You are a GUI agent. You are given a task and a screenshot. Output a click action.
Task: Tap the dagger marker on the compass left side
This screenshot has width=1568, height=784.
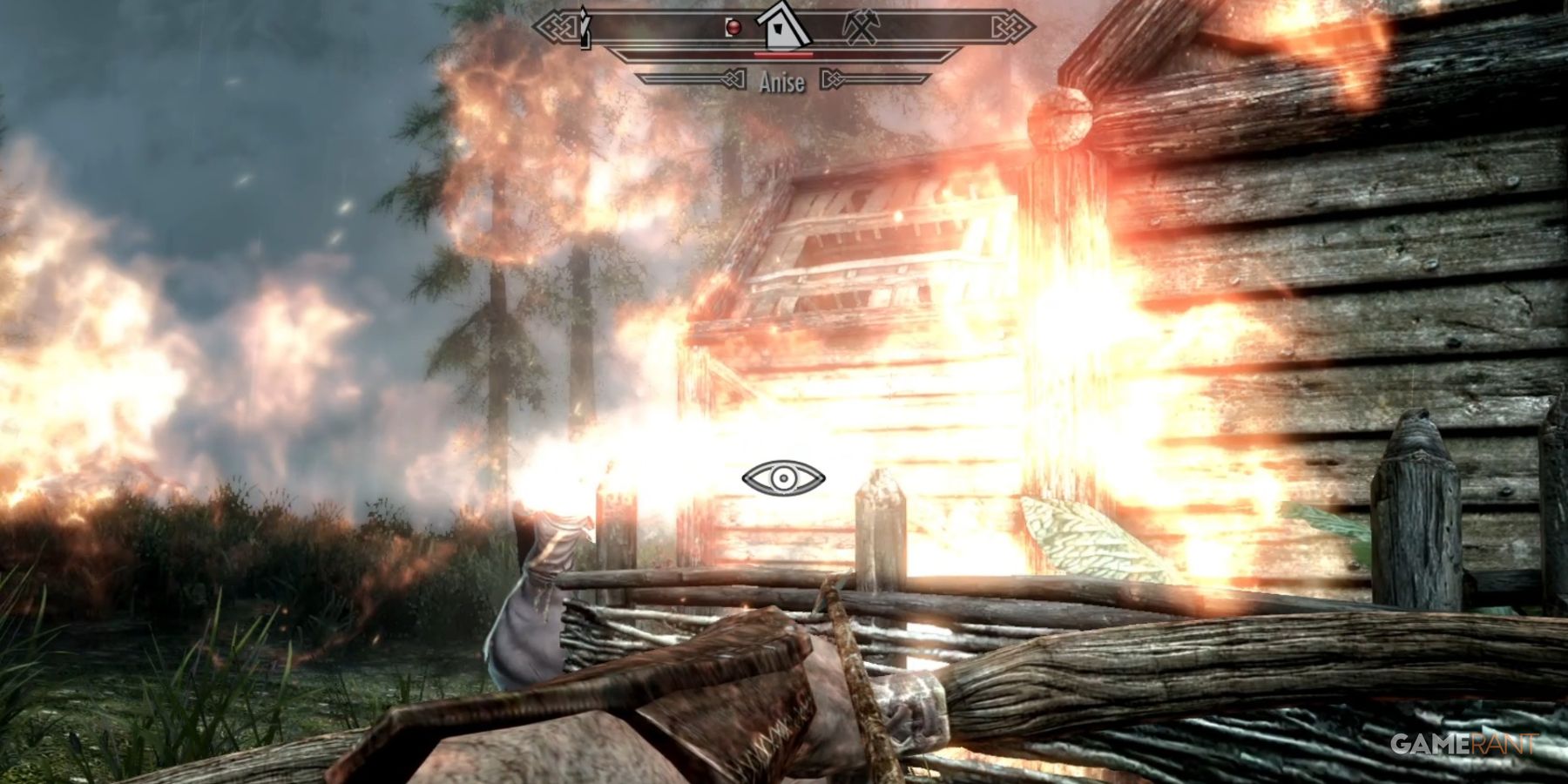tap(582, 26)
